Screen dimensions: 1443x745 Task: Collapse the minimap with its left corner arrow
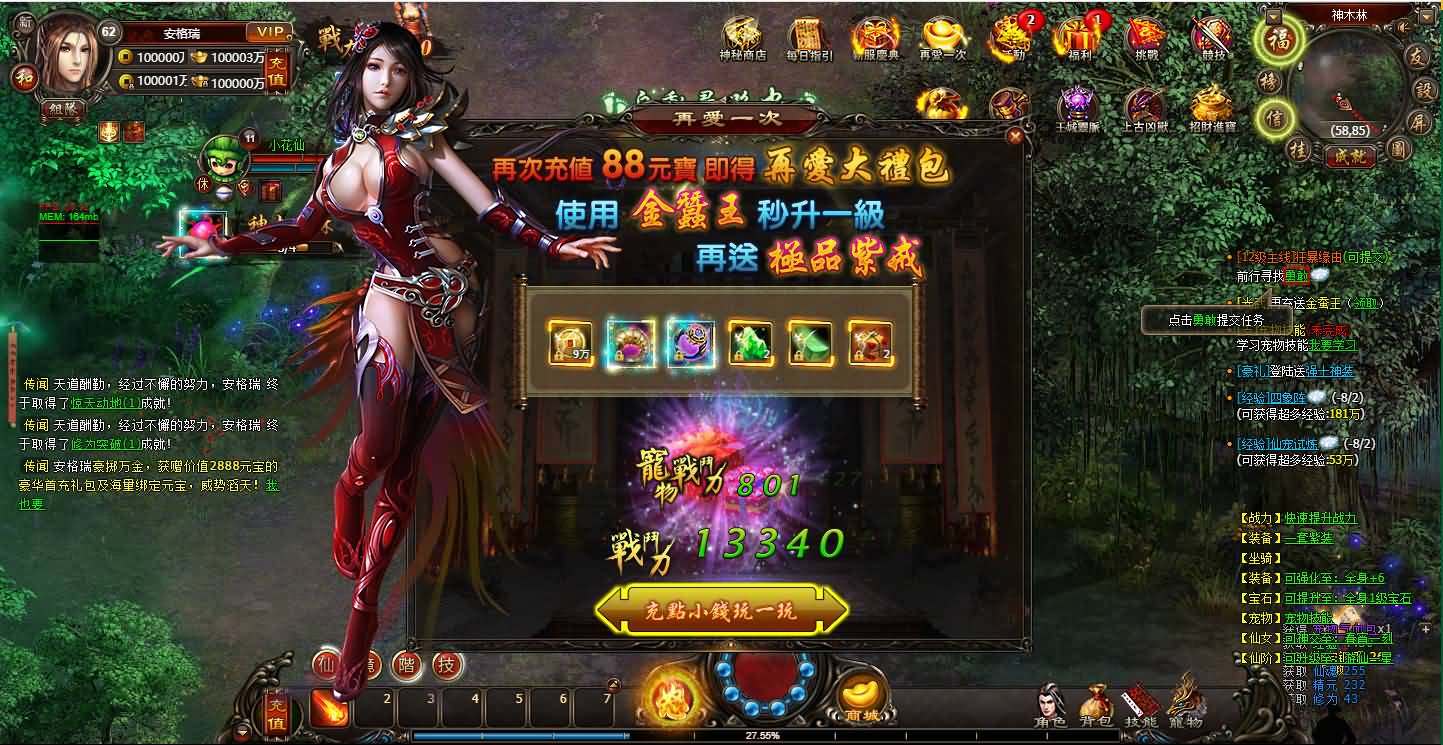point(1274,17)
